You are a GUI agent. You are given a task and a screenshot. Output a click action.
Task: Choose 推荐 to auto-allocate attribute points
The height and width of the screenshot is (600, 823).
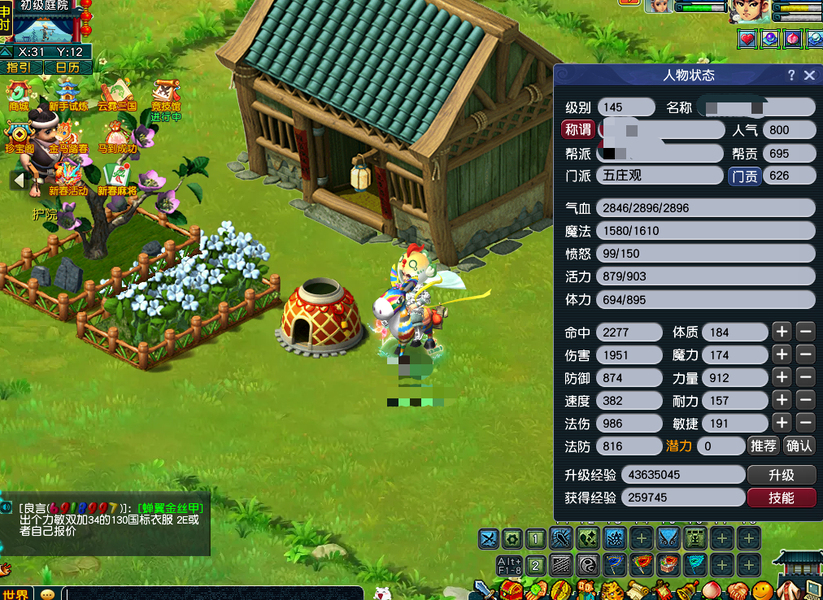[763, 446]
